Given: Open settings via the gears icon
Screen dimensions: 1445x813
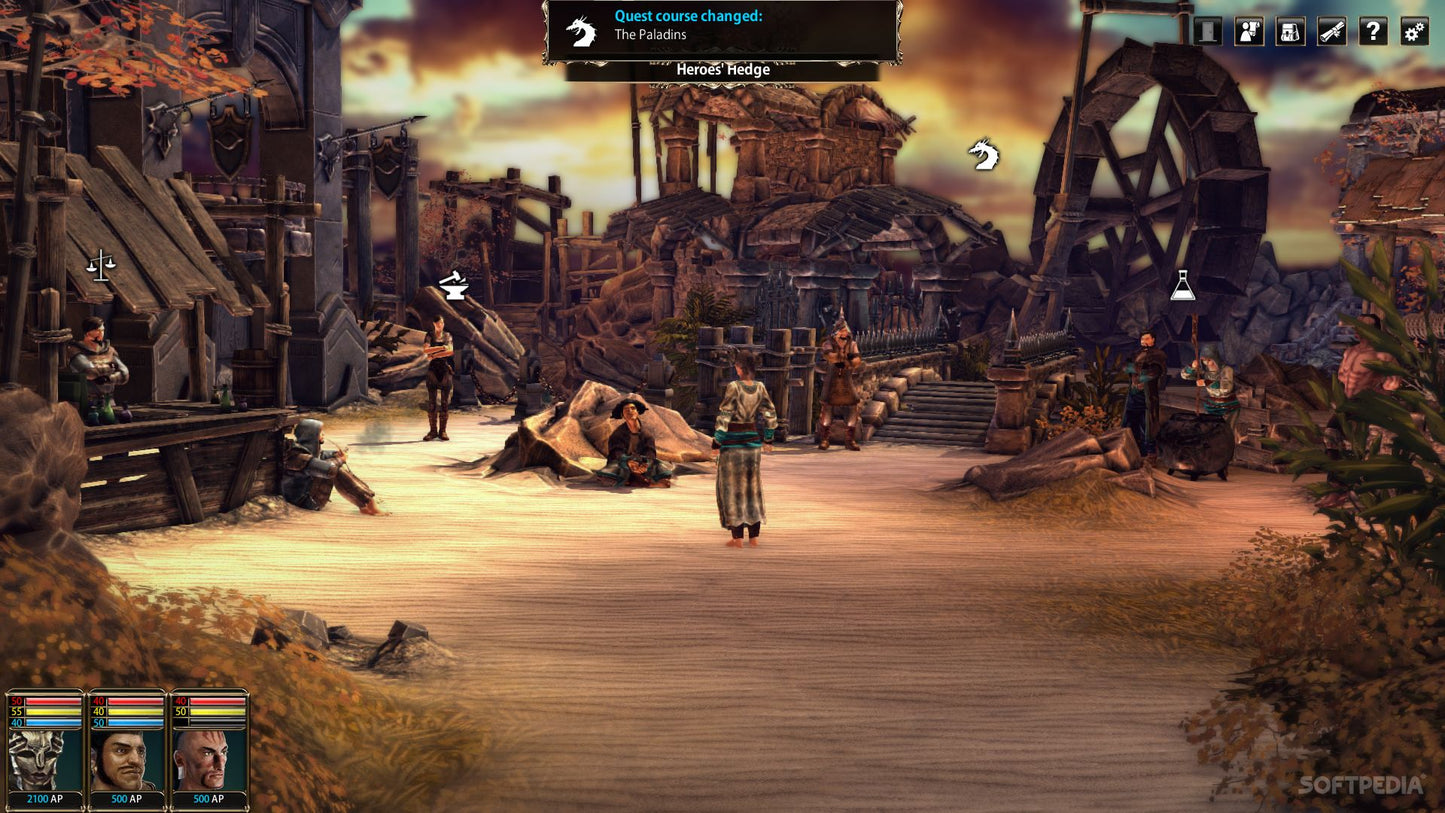Looking at the screenshot, I should pyautogui.click(x=1414, y=31).
